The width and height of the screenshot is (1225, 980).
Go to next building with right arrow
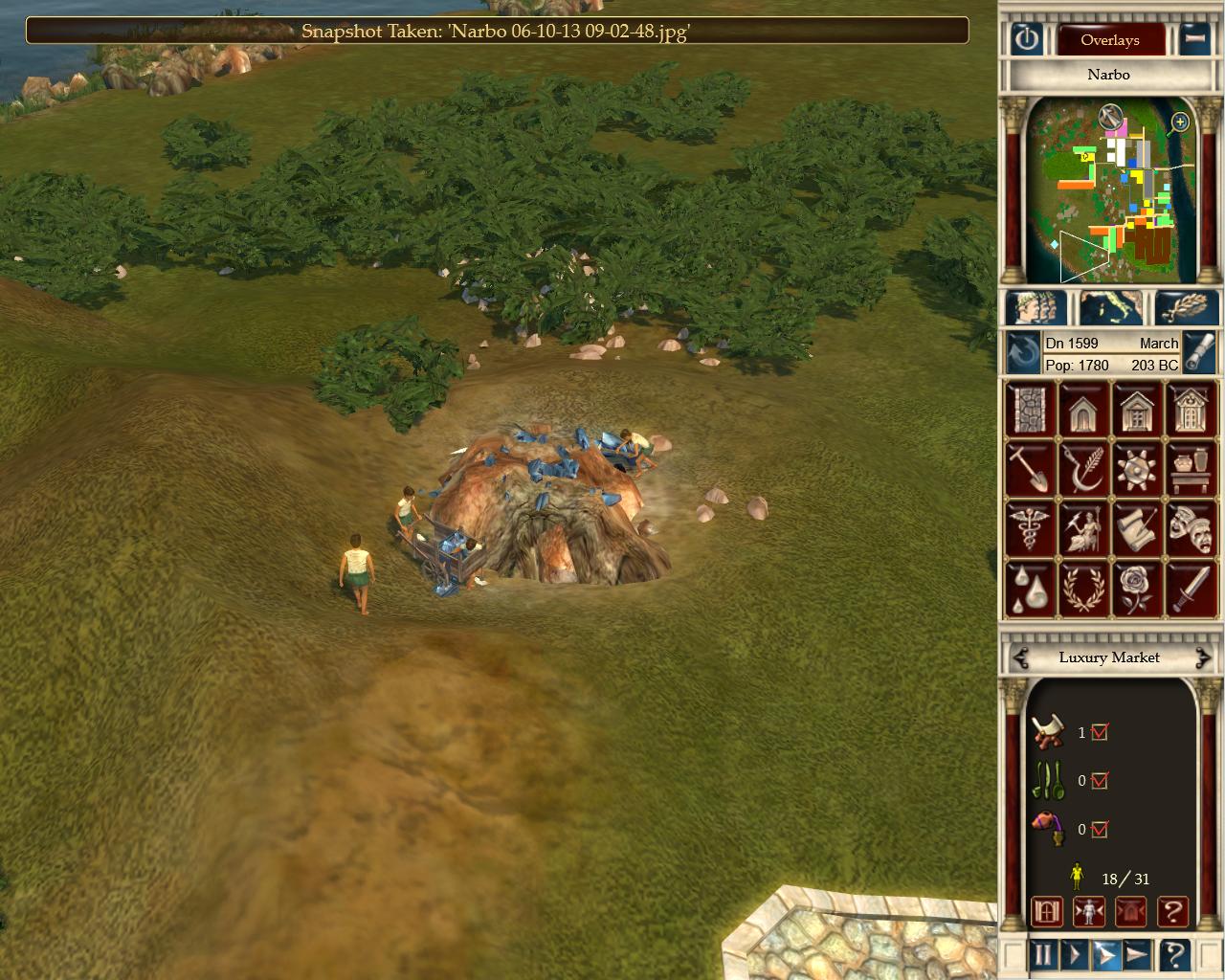pyautogui.click(x=1202, y=657)
